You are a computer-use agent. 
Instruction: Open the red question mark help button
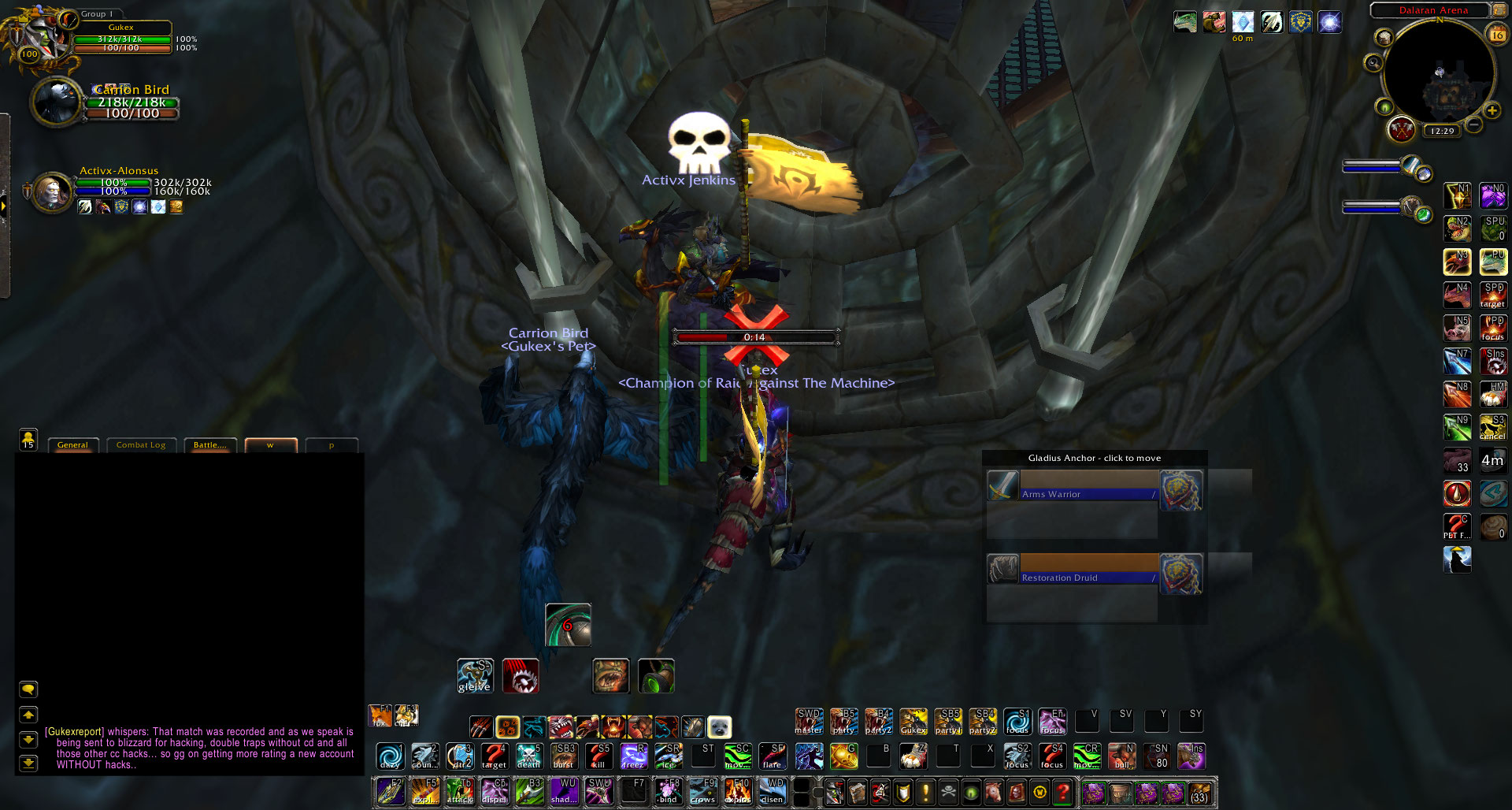(1062, 792)
